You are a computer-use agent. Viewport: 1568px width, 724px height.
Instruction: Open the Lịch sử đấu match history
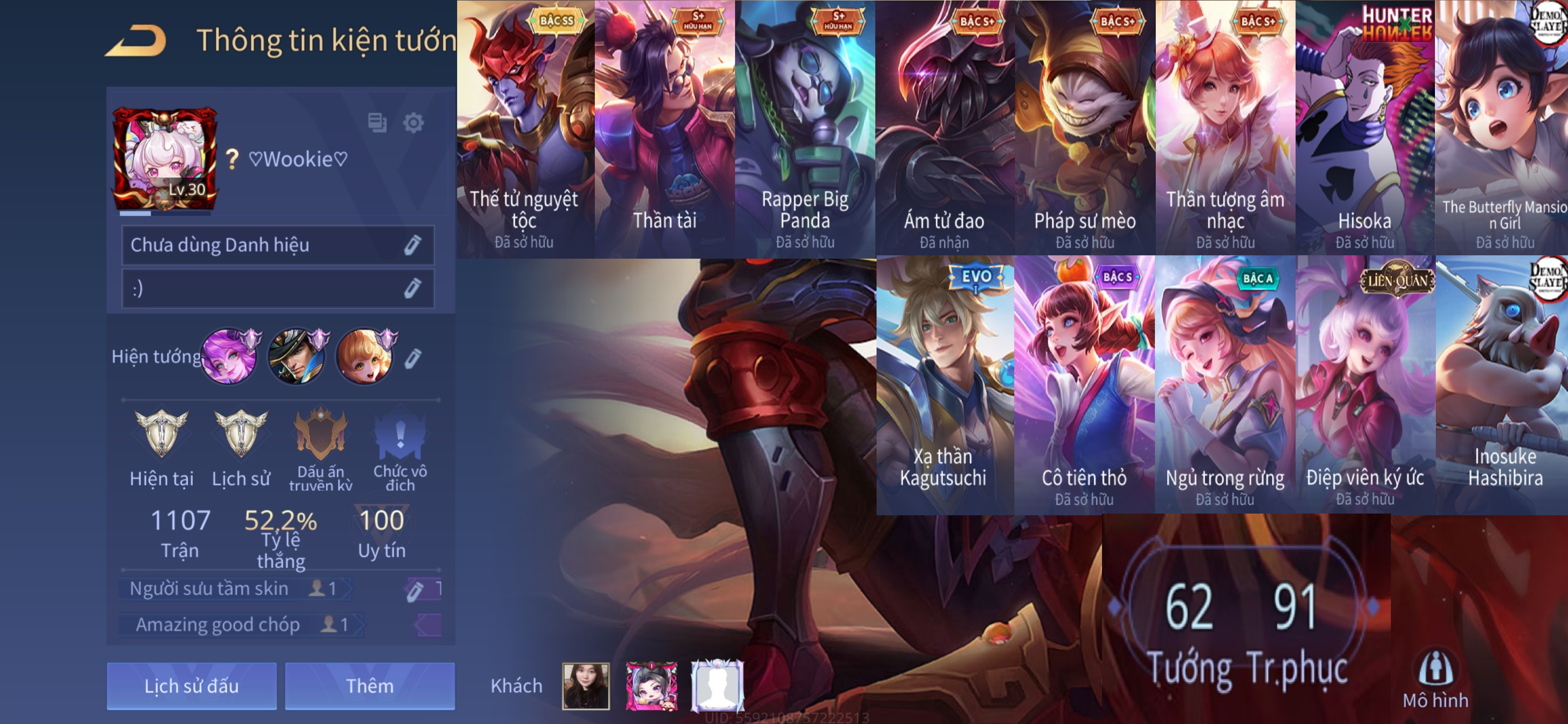click(191, 685)
